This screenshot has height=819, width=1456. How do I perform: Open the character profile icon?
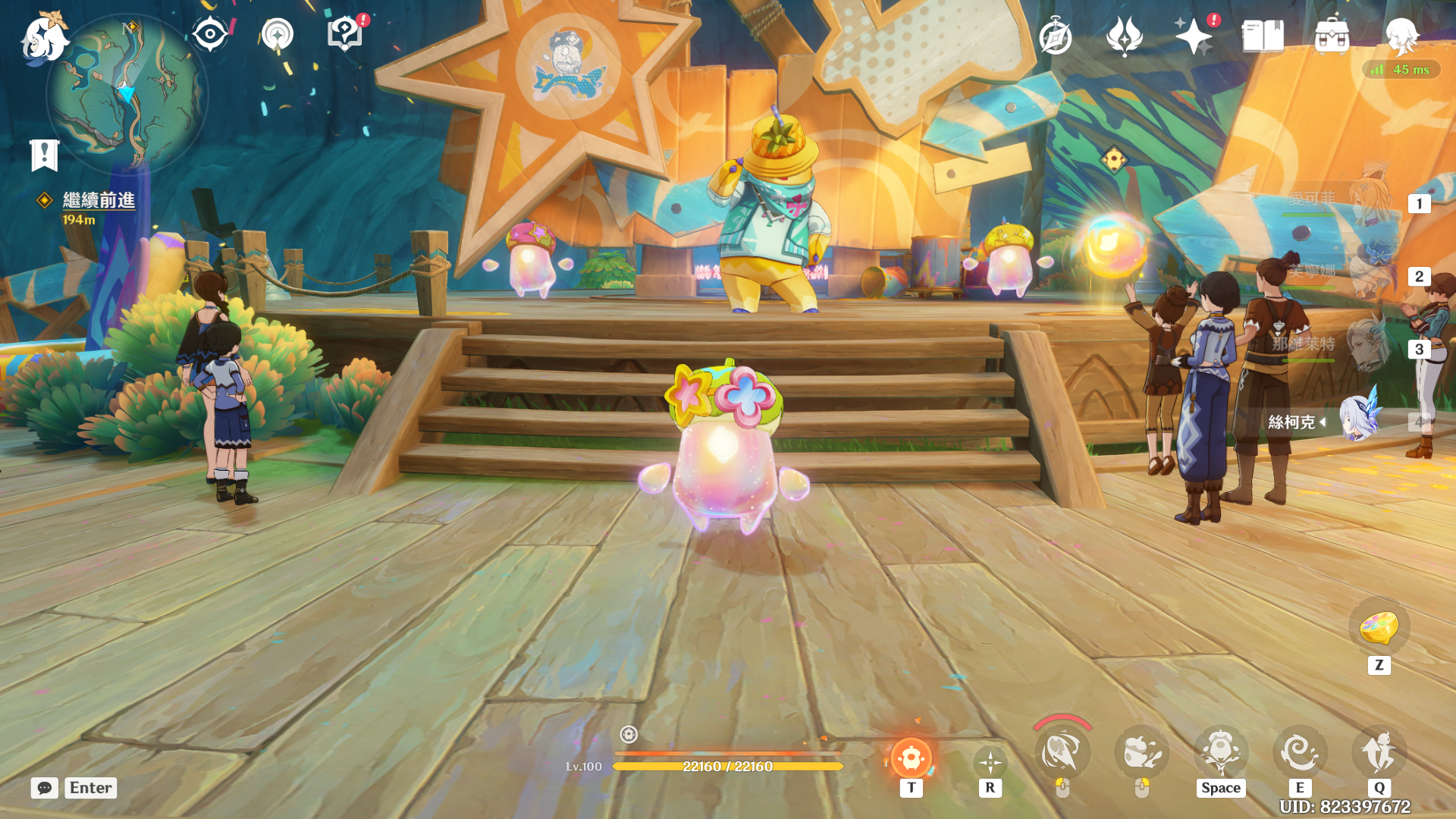1401,36
